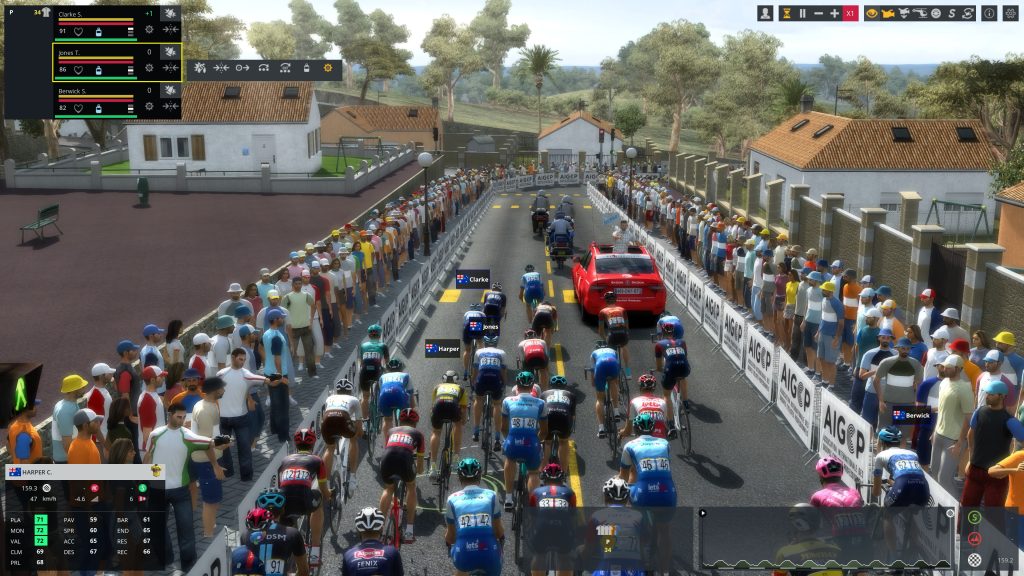The width and height of the screenshot is (1024, 576).
Task: Select the red mountain marker icon
Action: (975, 538)
